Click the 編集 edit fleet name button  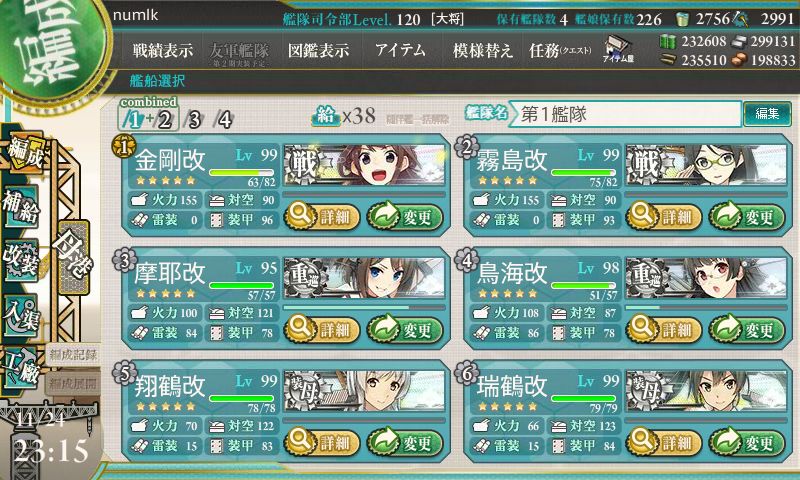pyautogui.click(x=767, y=114)
